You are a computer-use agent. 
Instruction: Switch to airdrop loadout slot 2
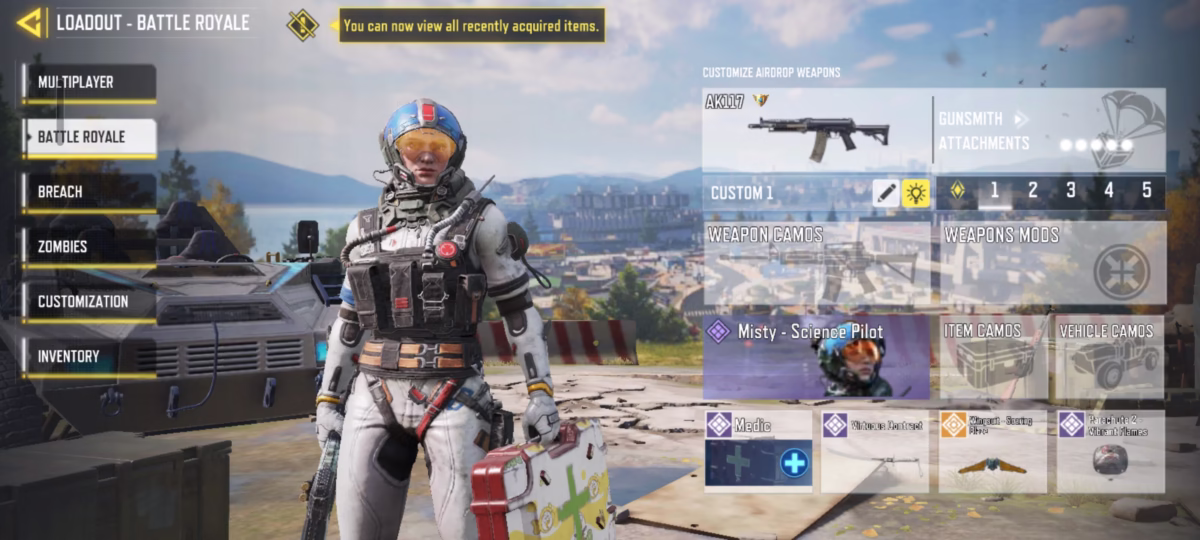1032,191
